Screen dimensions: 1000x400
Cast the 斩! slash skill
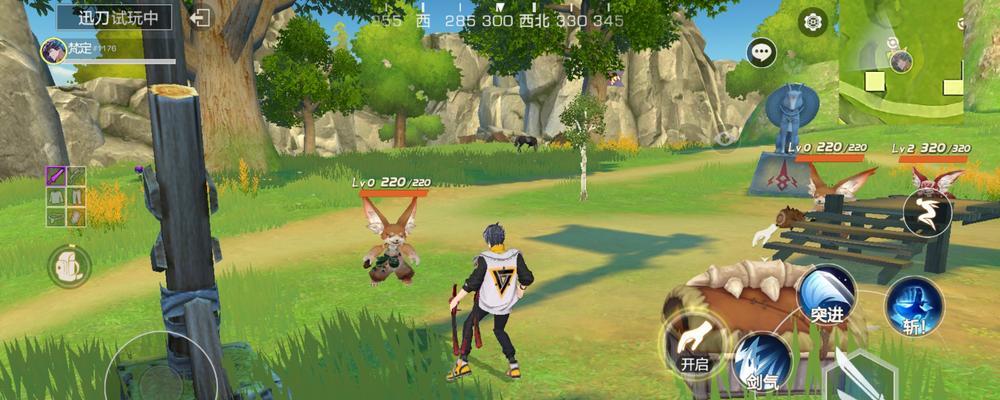coord(914,305)
